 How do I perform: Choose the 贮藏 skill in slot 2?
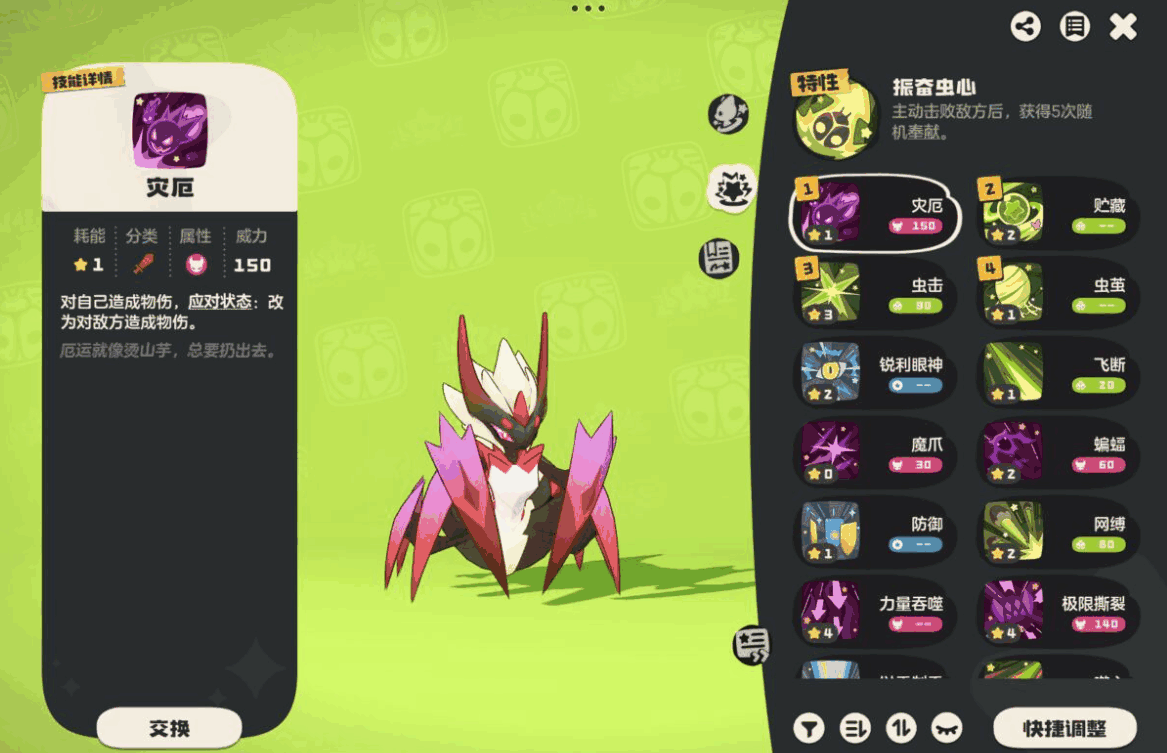point(1058,213)
